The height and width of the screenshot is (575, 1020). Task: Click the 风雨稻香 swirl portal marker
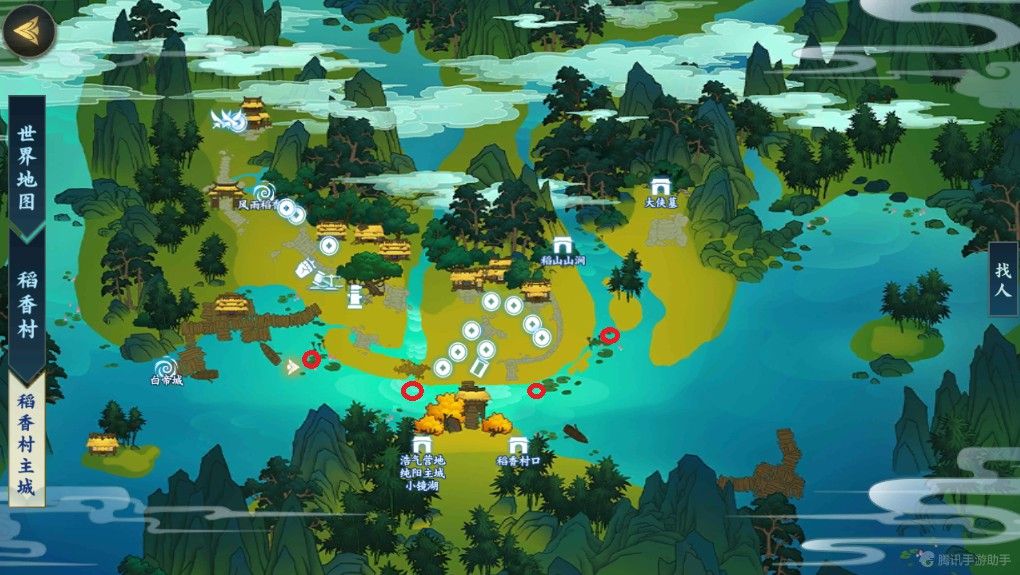(264, 191)
